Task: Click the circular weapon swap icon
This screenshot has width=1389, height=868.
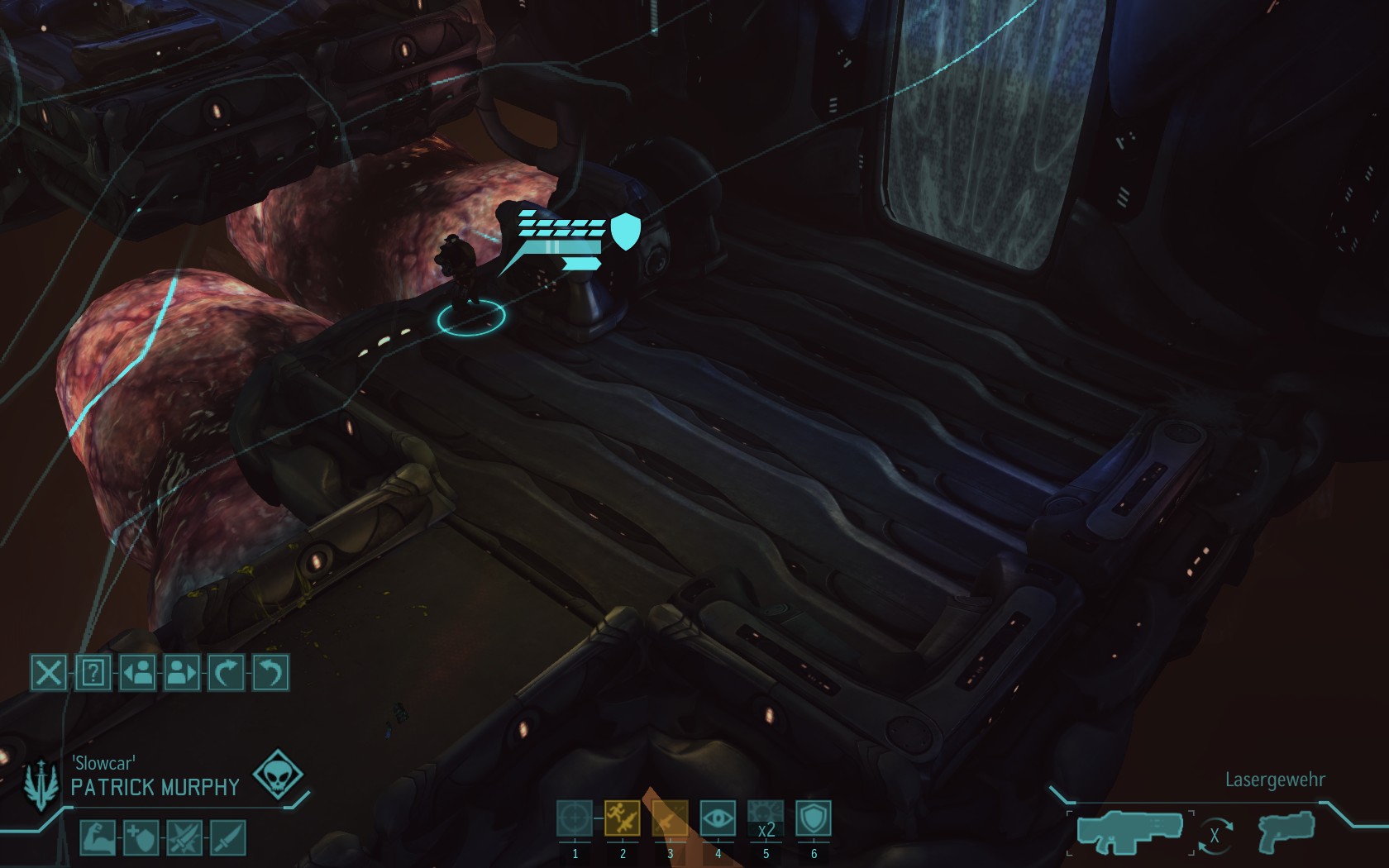Action: click(x=1215, y=836)
